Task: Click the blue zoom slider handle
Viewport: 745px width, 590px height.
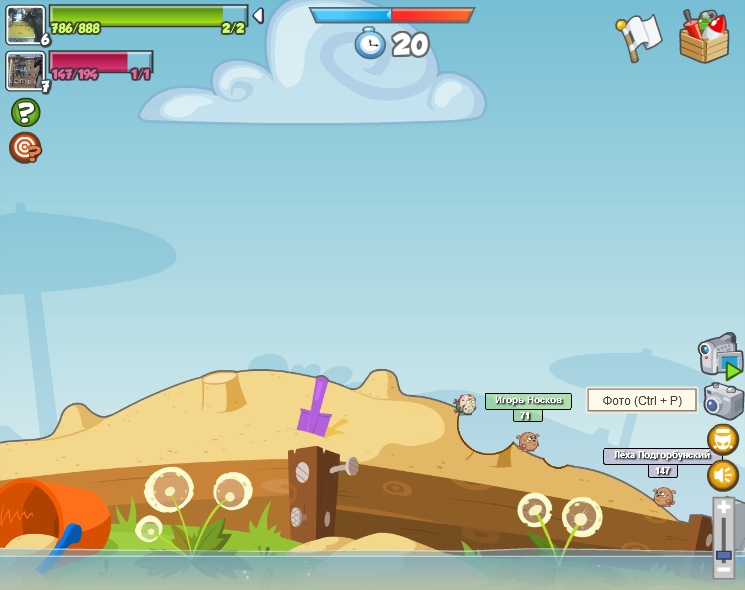Action: (x=724, y=553)
